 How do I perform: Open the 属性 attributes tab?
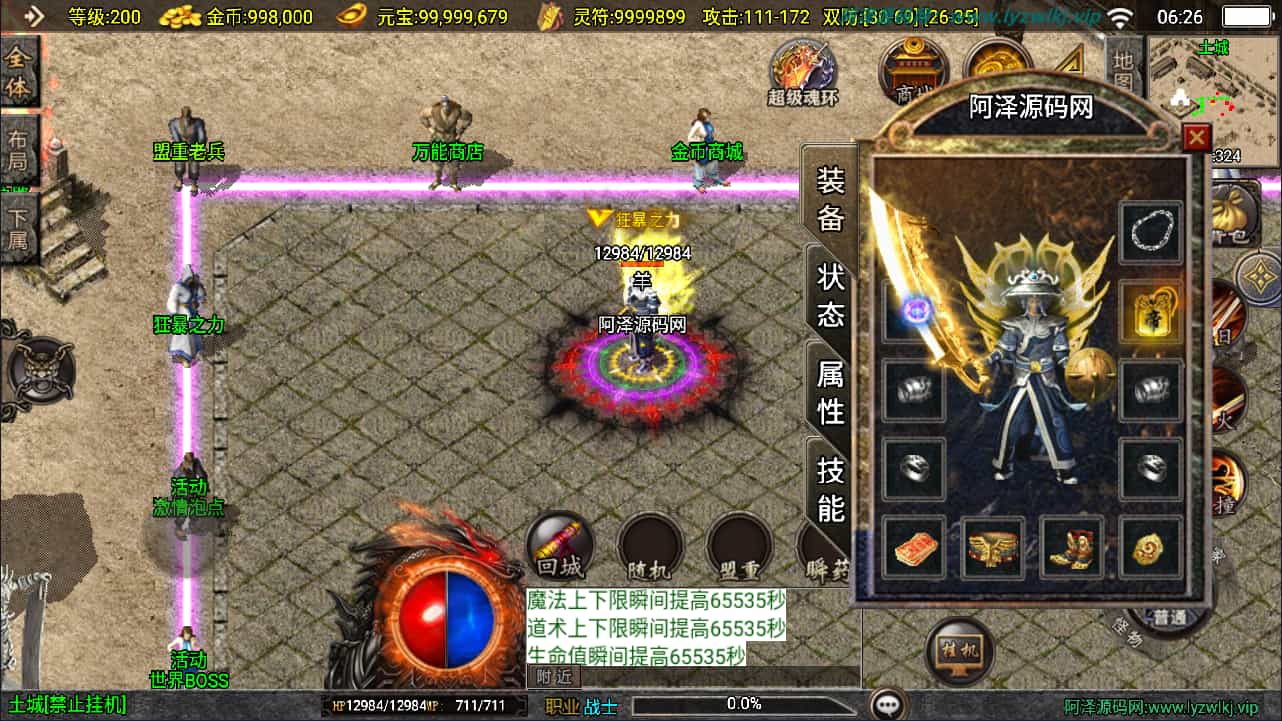click(831, 391)
